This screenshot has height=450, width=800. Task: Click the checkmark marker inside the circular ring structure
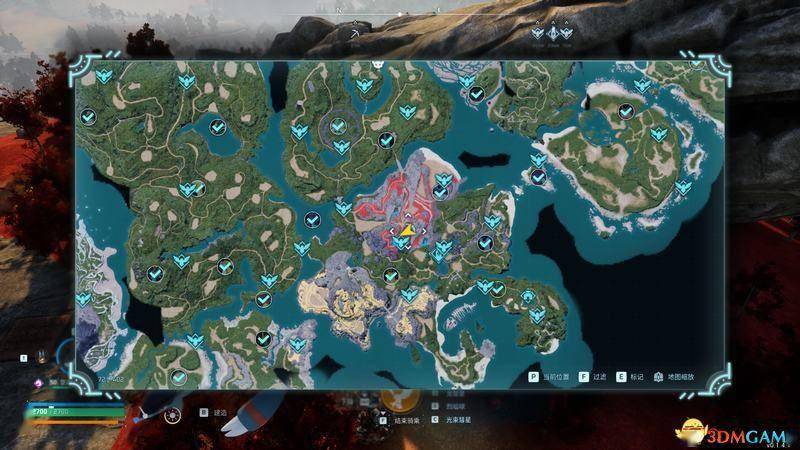pyautogui.click(x=340, y=127)
